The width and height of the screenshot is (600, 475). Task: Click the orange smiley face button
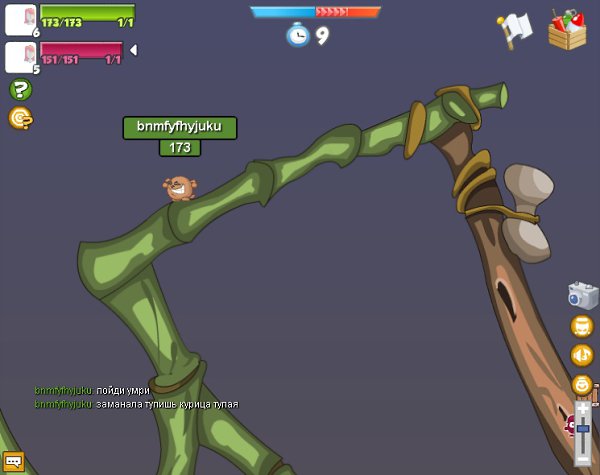click(x=582, y=384)
